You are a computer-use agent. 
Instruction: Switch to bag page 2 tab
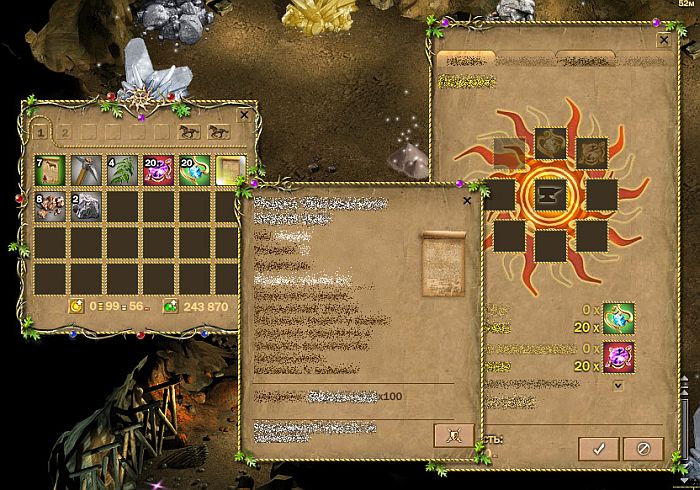point(65,130)
